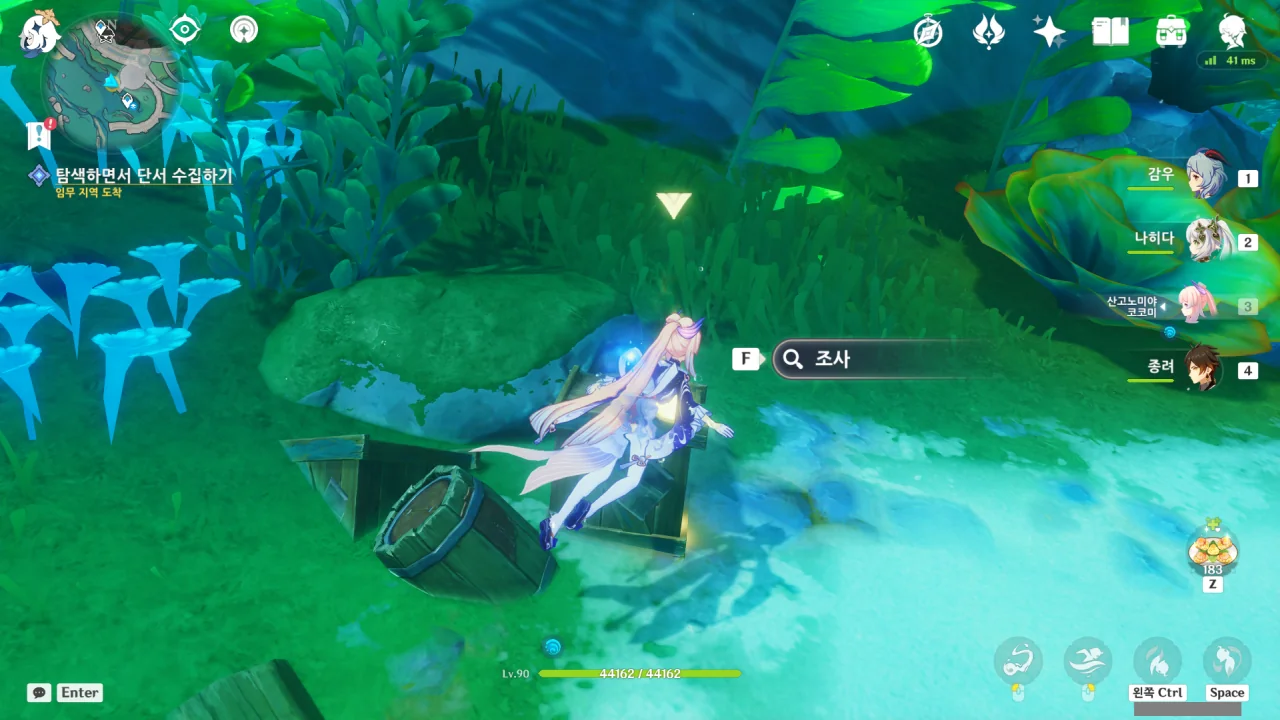The height and width of the screenshot is (720, 1280).
Task: Open the exclamation quest notice icon
Action: [40, 134]
